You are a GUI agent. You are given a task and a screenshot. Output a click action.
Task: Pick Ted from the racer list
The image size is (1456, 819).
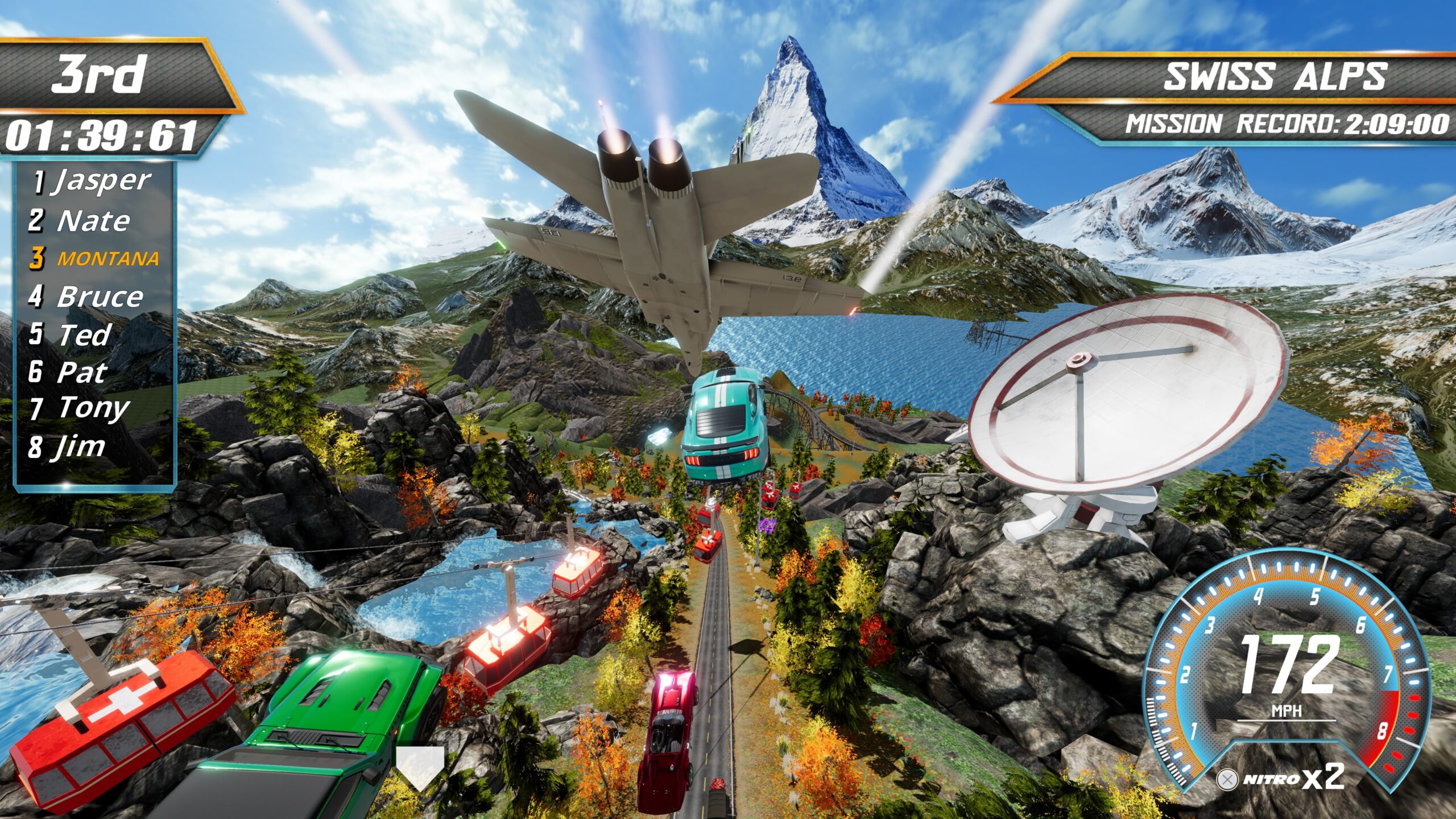click(x=71, y=334)
